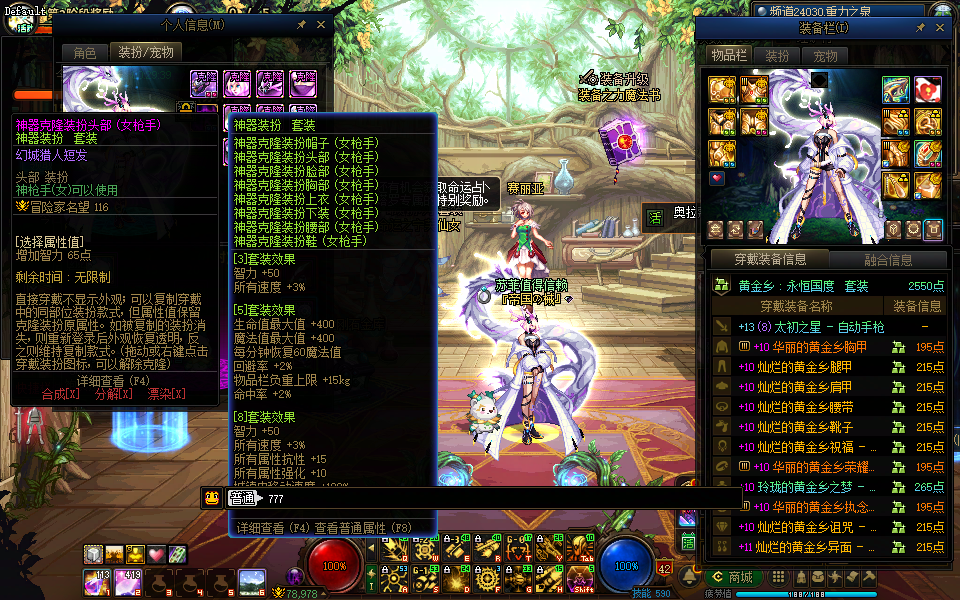Select the red flower equipment slot
This screenshot has width=960, height=600.
(927, 89)
